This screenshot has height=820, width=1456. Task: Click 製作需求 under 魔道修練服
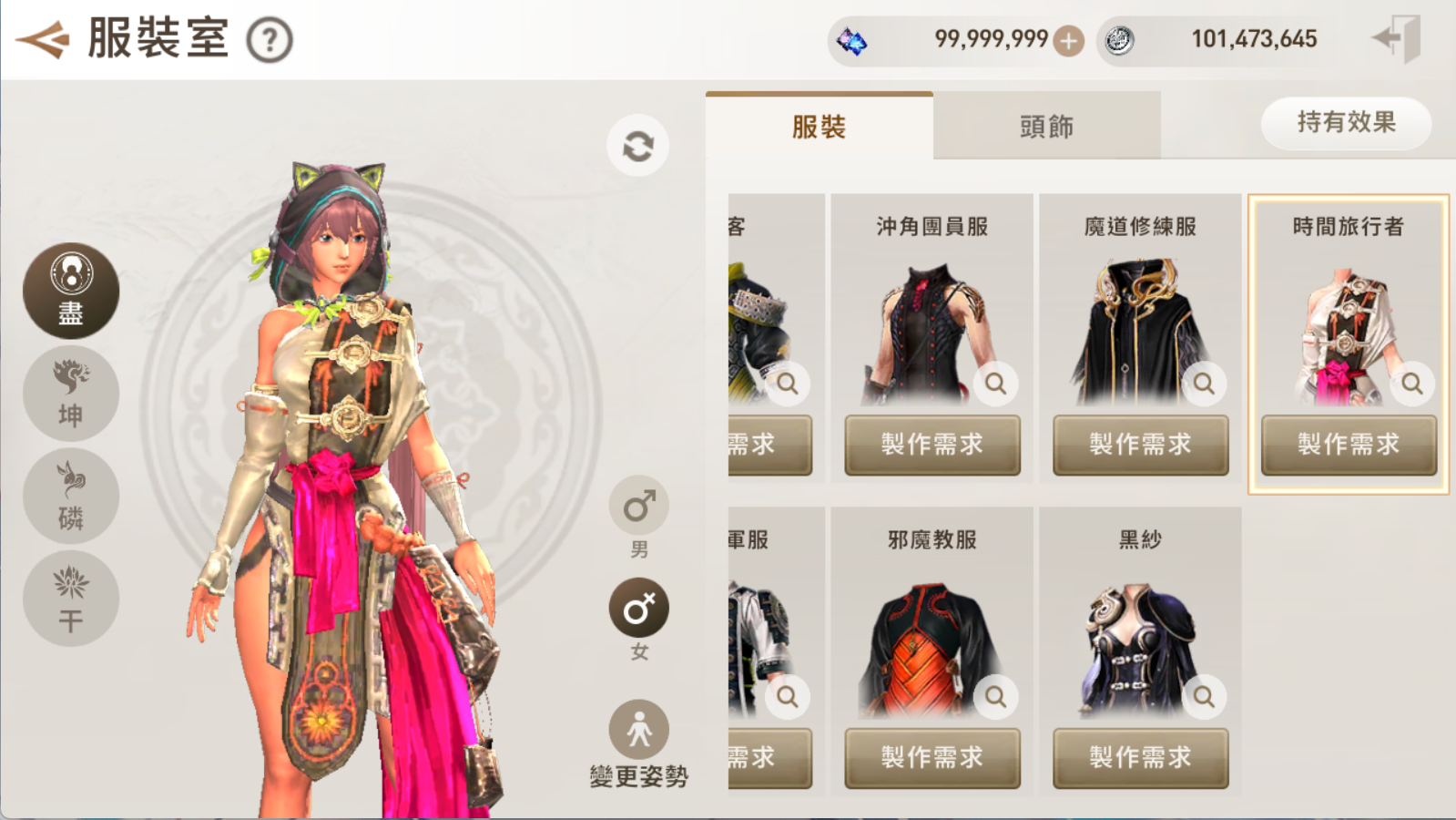pyautogui.click(x=1140, y=446)
